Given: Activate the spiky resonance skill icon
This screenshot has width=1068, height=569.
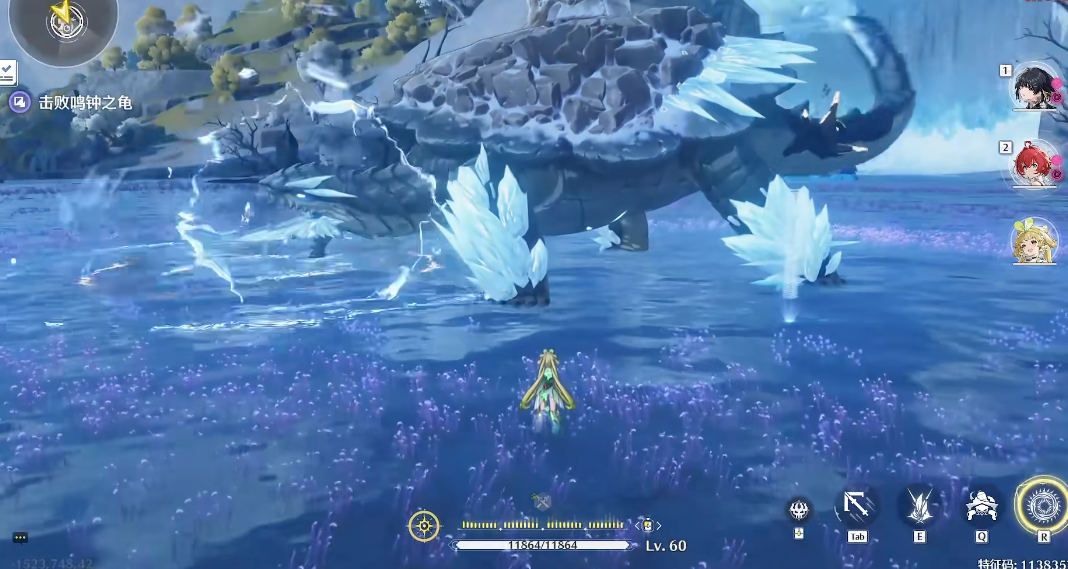Looking at the screenshot, I should click(918, 506).
